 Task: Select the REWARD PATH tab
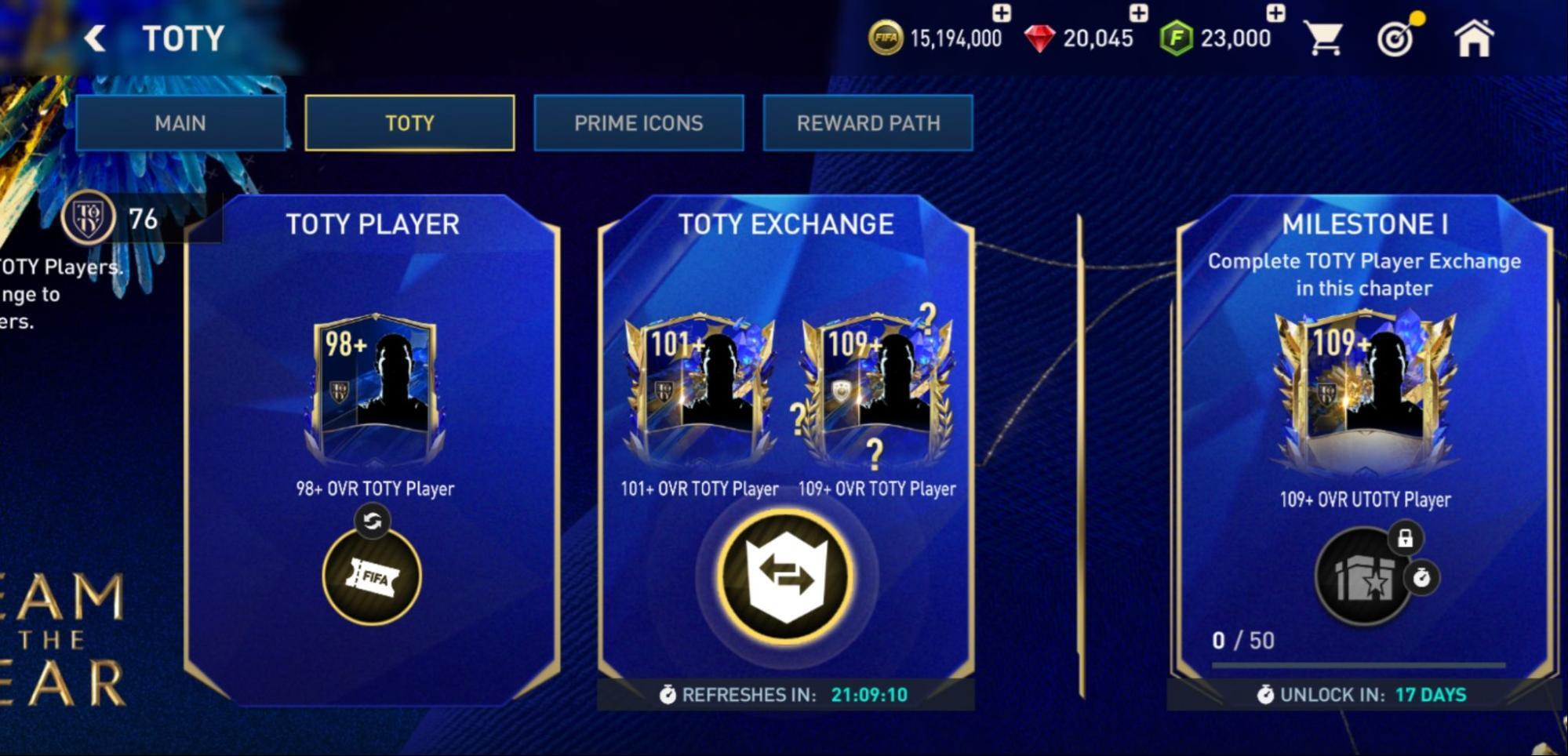click(x=868, y=122)
